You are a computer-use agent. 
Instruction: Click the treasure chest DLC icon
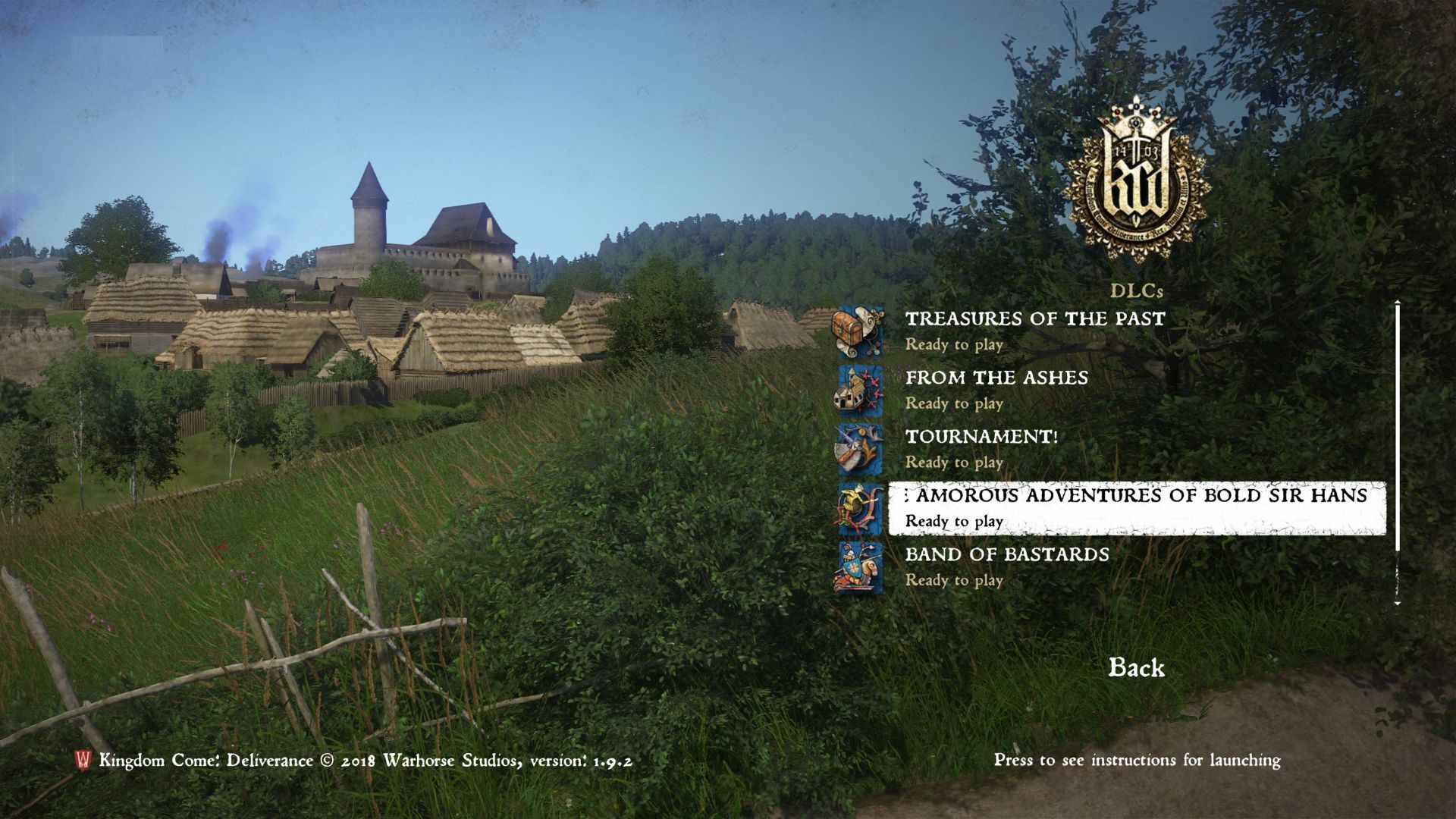tap(859, 331)
